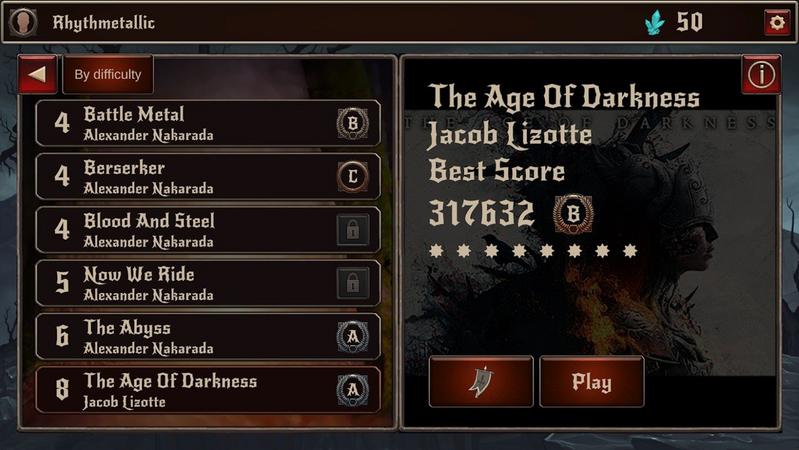Show song info with the i button
This screenshot has height=450, width=799.
762,74
